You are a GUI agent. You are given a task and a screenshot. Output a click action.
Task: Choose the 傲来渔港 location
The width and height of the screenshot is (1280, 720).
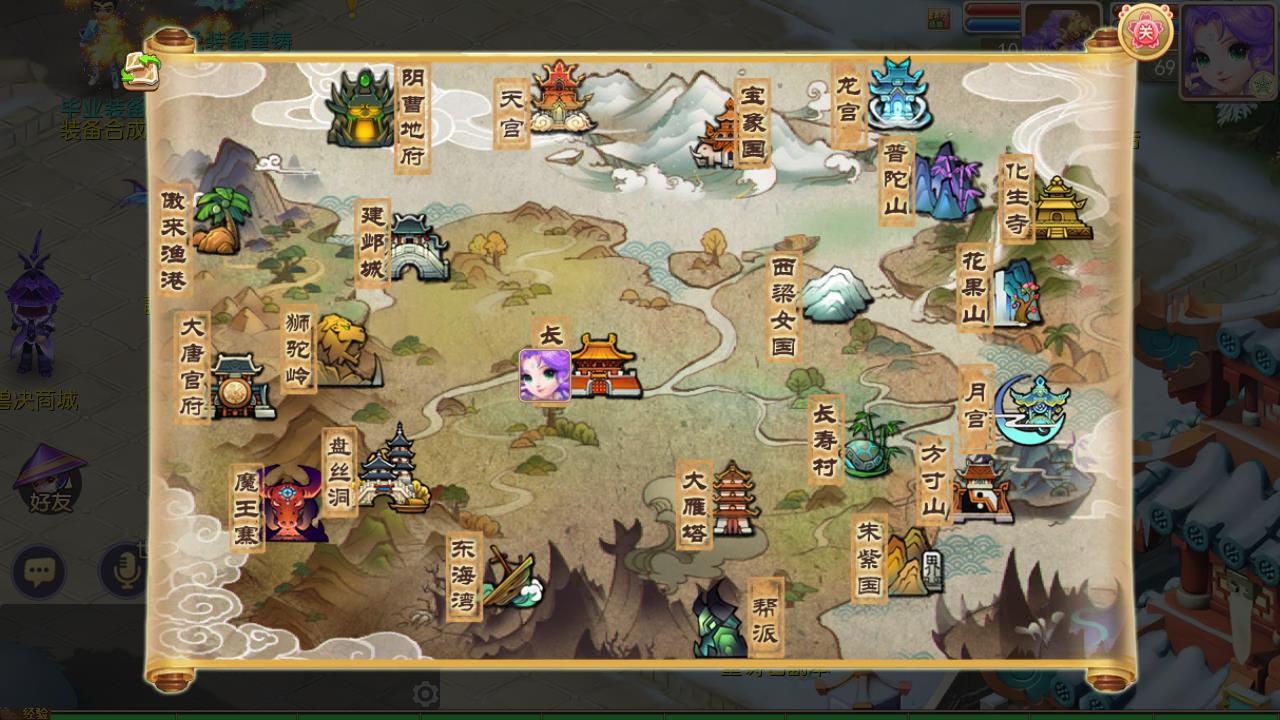click(x=218, y=222)
